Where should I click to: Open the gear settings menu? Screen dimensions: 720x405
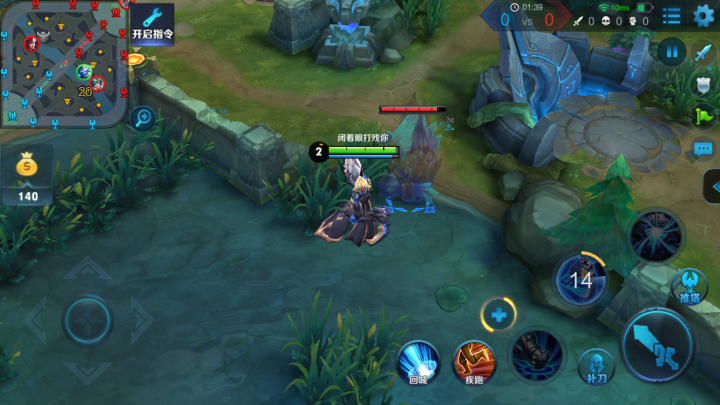704,15
